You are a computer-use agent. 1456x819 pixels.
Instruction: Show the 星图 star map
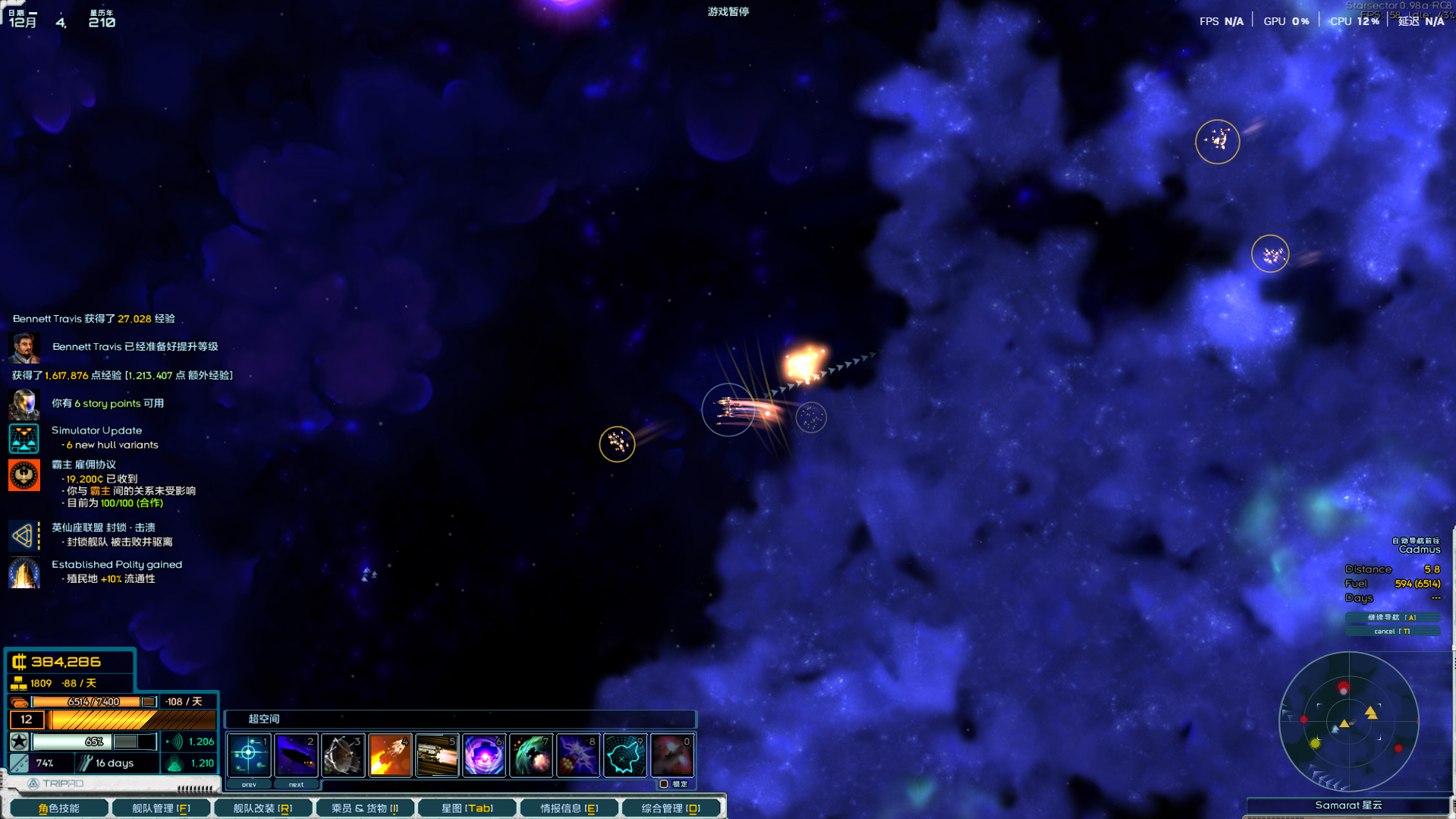click(x=467, y=808)
